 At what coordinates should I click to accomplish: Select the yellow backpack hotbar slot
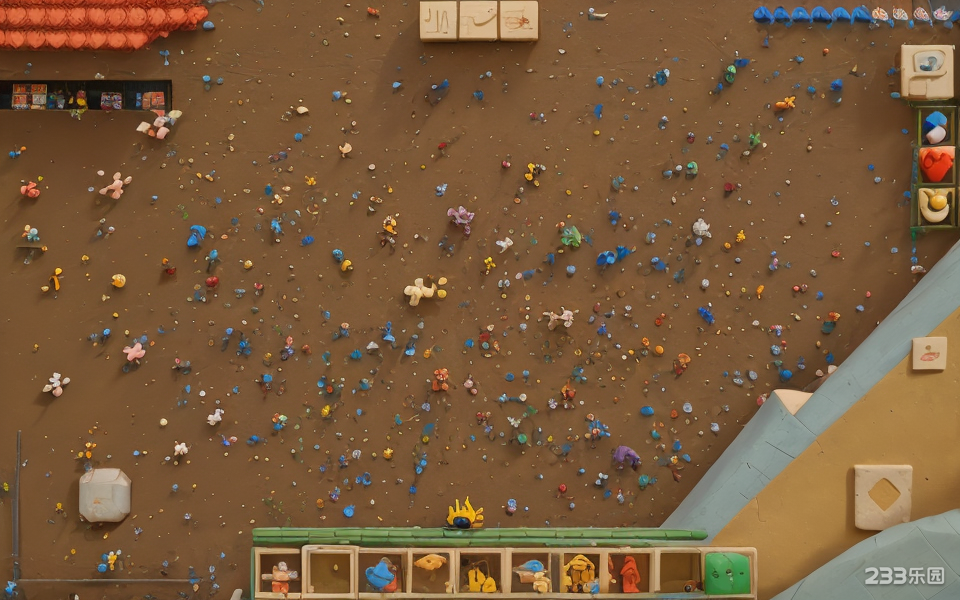point(579,573)
